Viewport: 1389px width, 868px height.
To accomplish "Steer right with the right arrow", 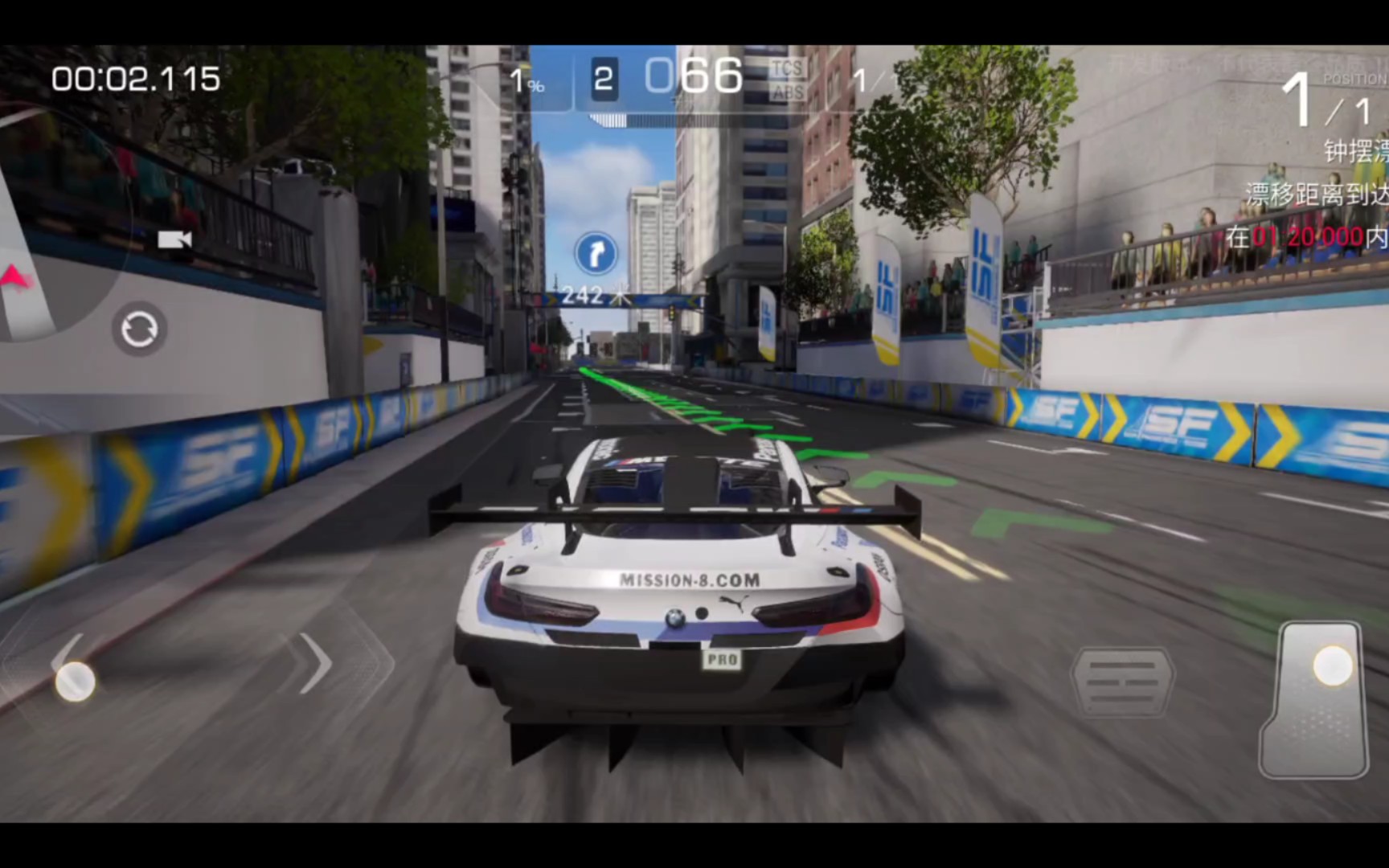I will pos(315,664).
